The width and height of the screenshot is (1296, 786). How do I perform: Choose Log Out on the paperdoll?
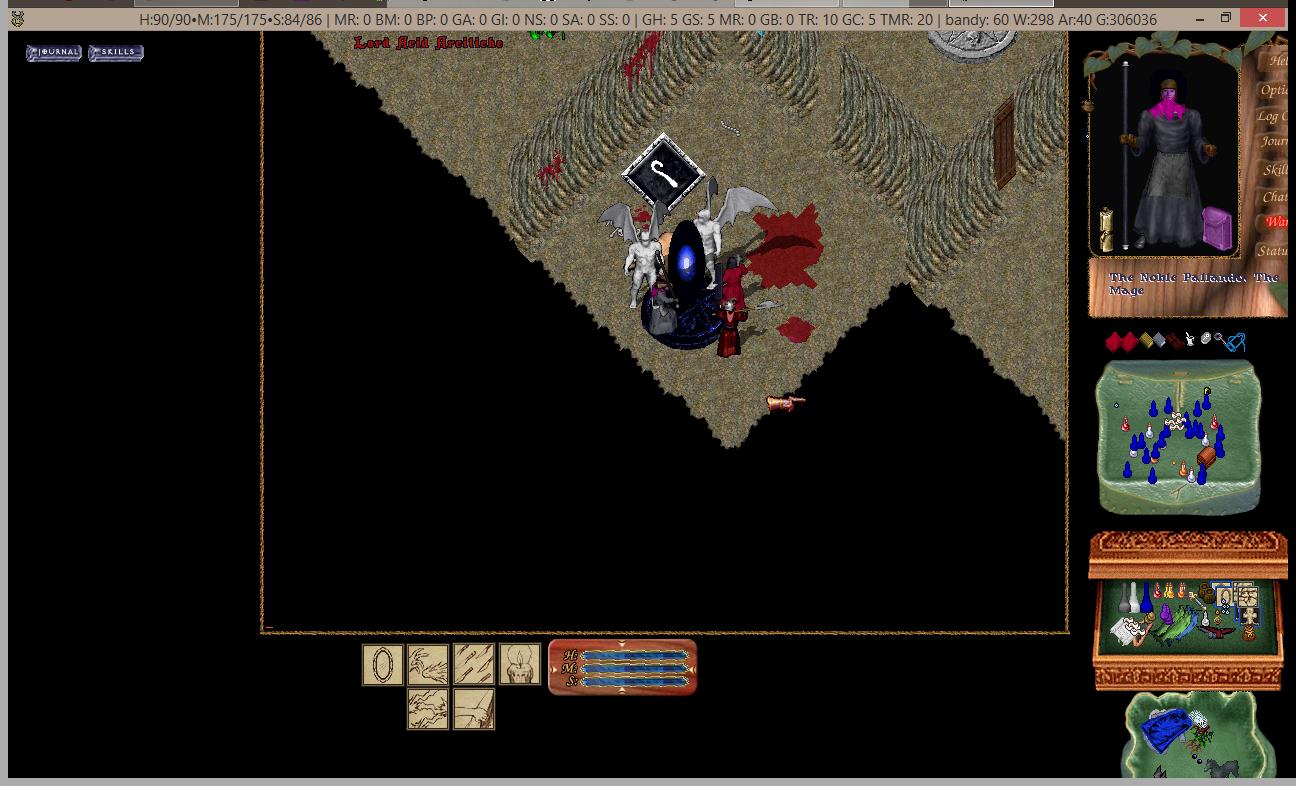point(1272,116)
